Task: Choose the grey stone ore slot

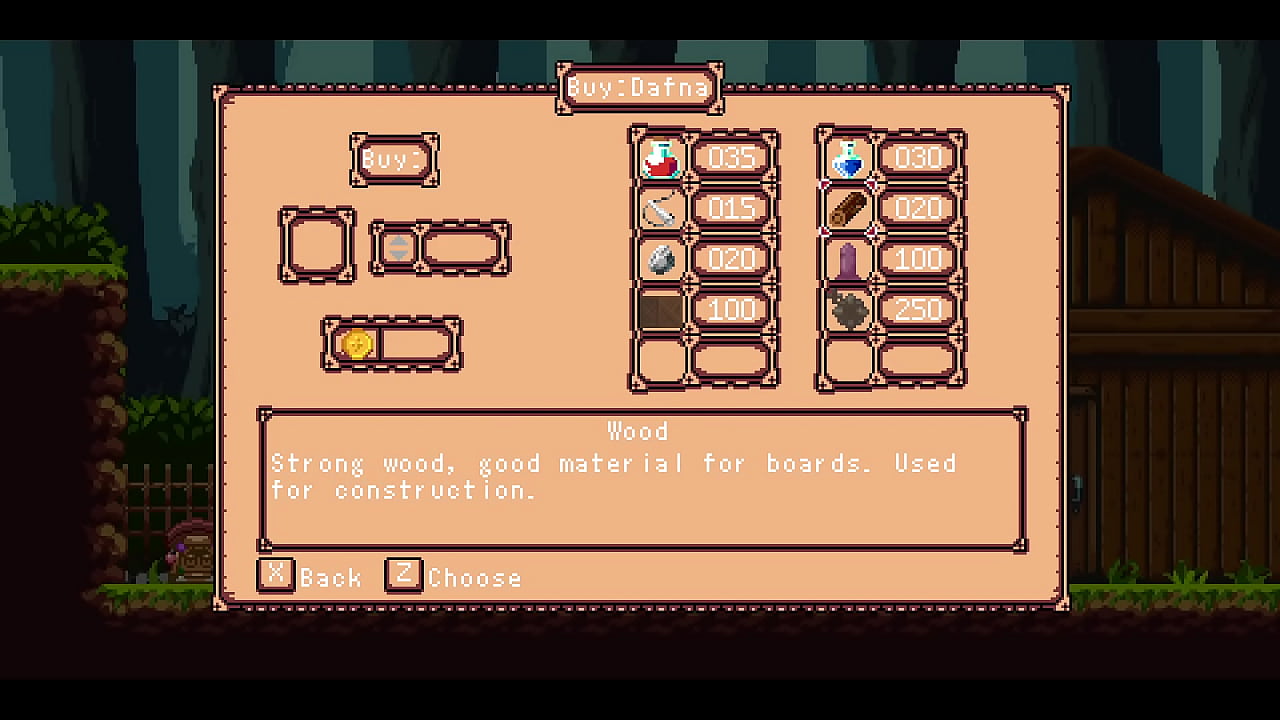Action: (x=660, y=260)
